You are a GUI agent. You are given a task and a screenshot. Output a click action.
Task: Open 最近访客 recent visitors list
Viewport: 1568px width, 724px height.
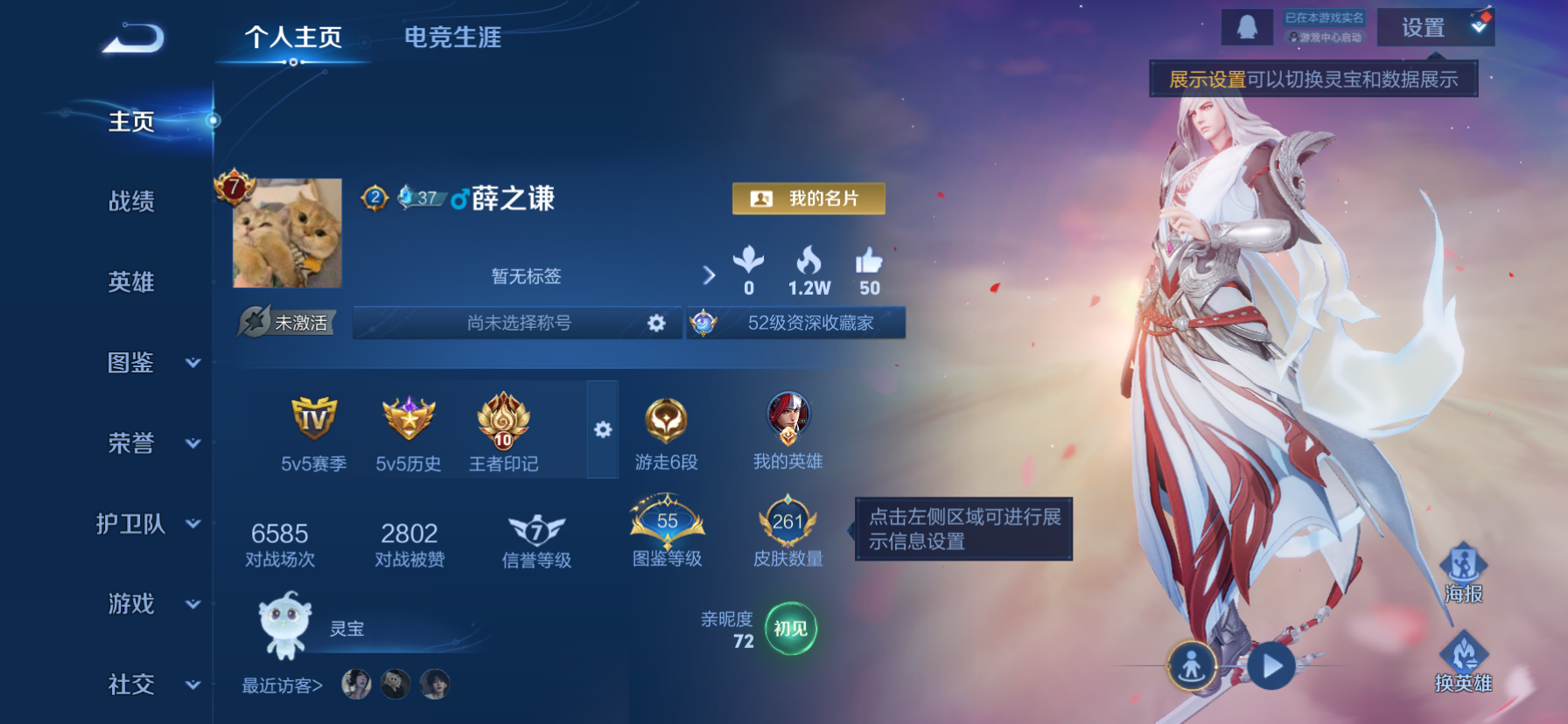(283, 686)
